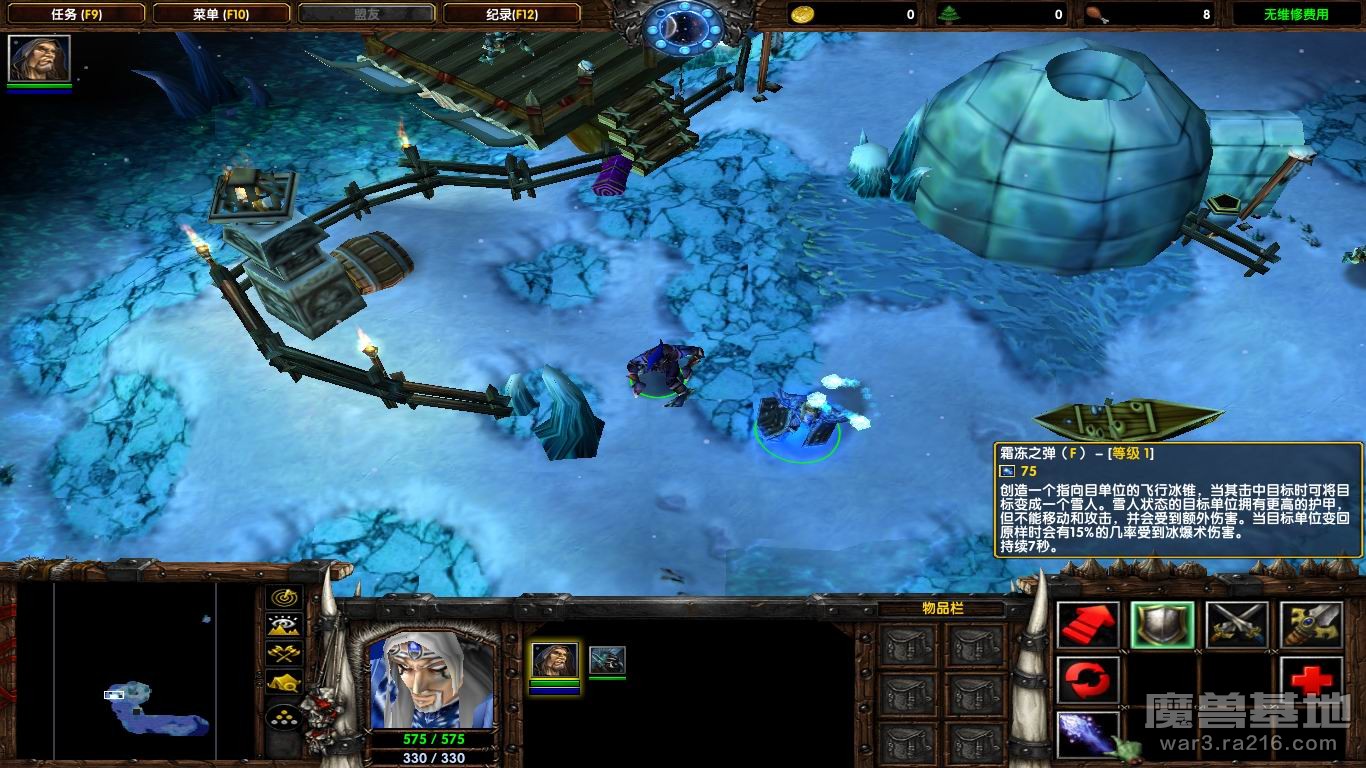This screenshot has width=1366, height=768.
Task: Click the highlighted silver shield command
Action: coord(1162,625)
